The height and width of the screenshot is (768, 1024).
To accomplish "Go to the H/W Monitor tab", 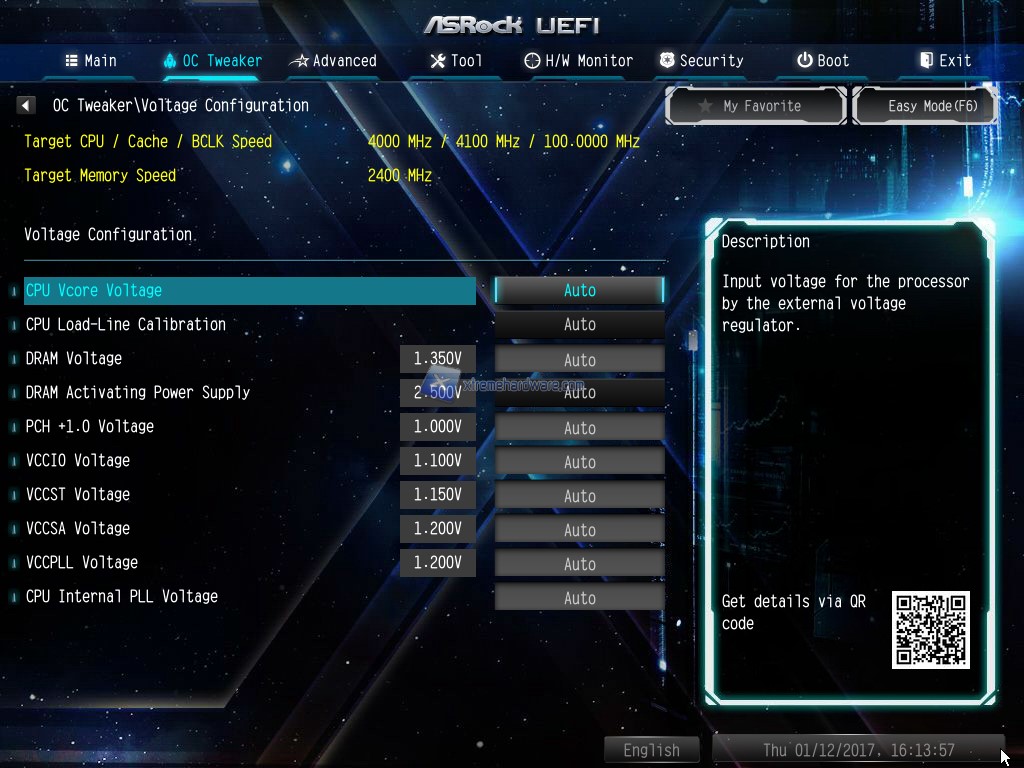I will pos(579,61).
